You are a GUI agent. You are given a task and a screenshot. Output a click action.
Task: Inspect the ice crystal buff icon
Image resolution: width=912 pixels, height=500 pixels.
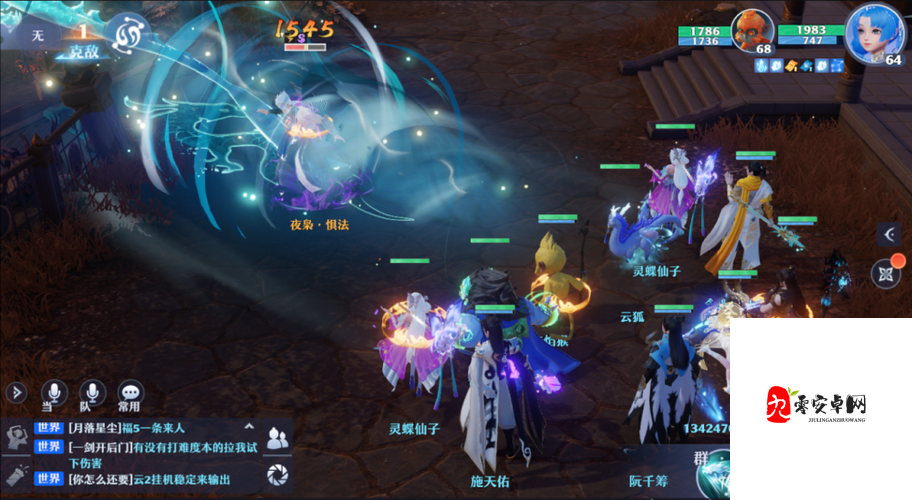pyautogui.click(x=762, y=66)
